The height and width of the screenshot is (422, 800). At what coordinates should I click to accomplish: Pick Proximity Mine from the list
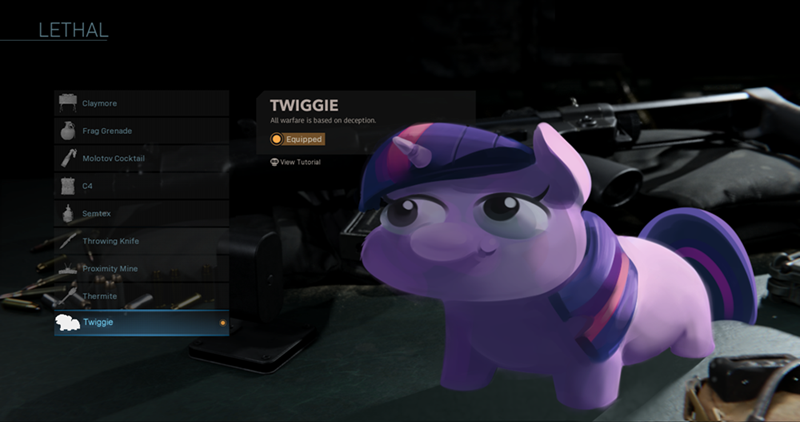pyautogui.click(x=141, y=269)
